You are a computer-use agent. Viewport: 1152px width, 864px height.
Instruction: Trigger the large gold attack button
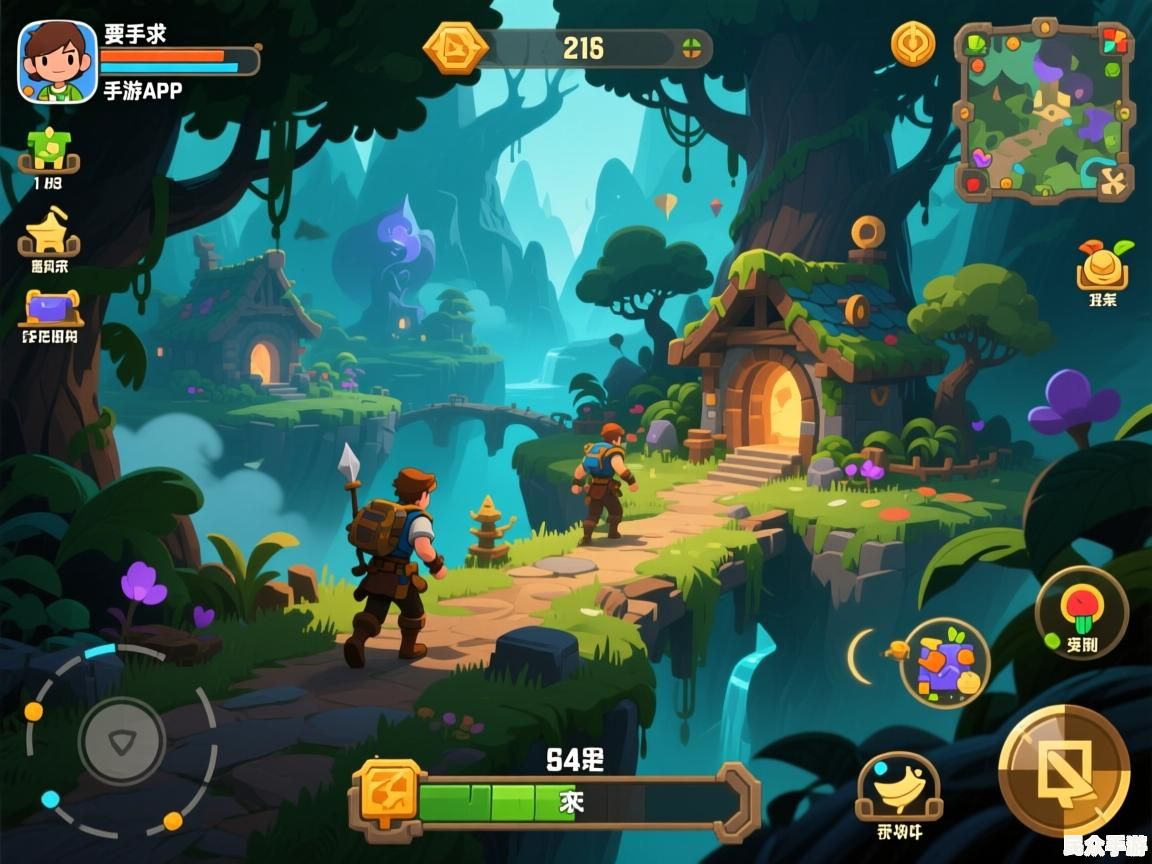pyautogui.click(x=1064, y=770)
